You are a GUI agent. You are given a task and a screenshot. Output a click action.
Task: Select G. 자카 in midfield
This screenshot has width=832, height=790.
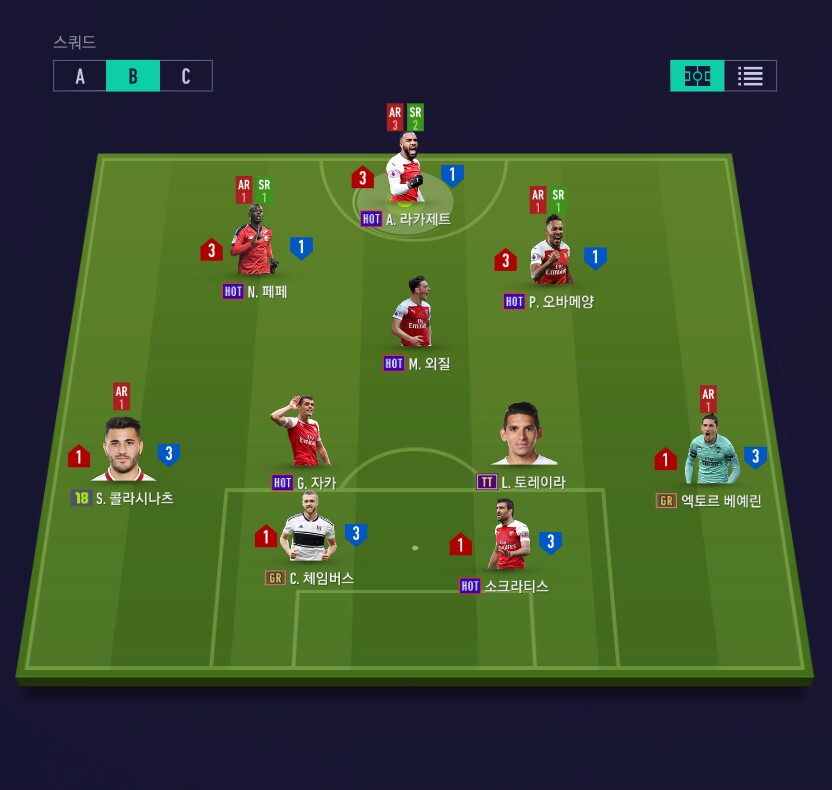click(x=303, y=438)
